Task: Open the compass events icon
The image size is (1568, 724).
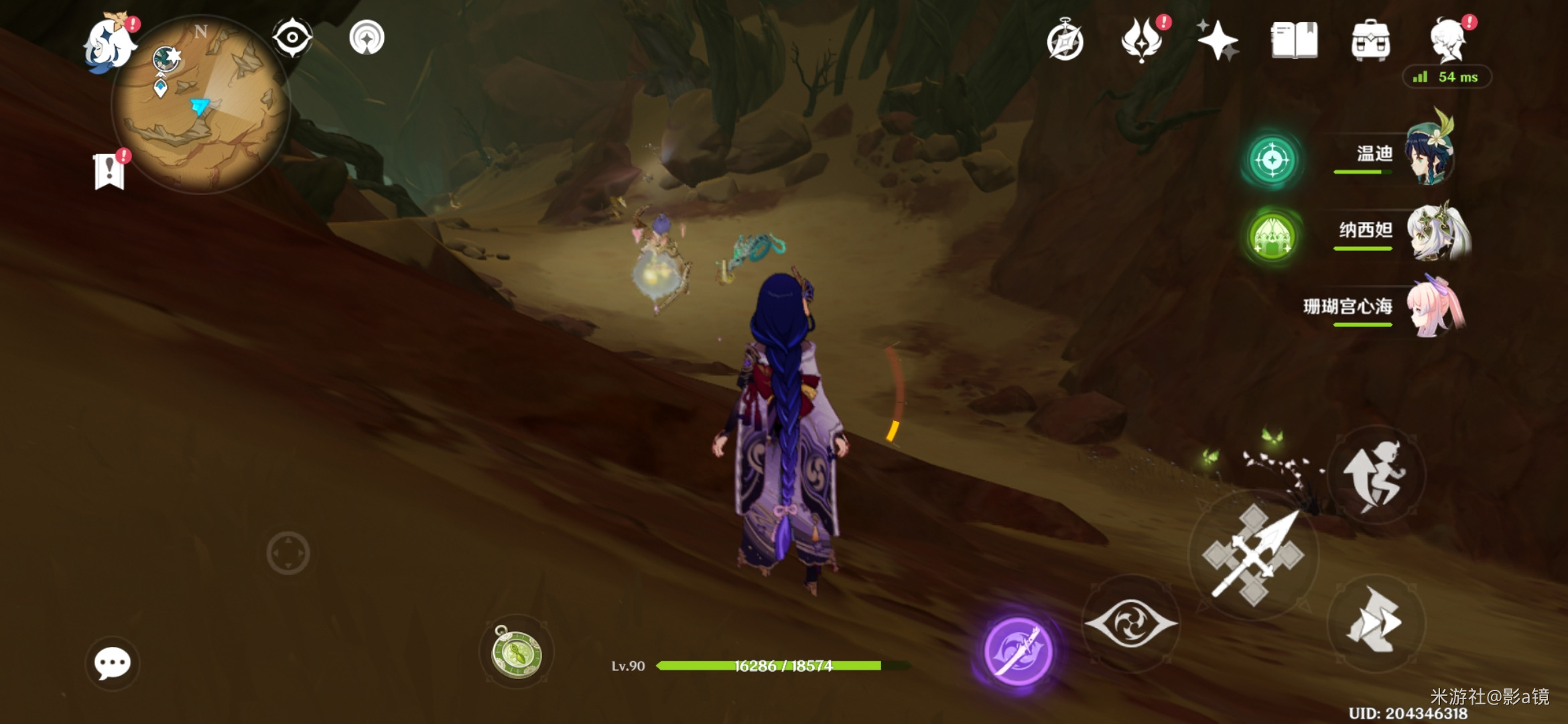Action: pos(1065,40)
